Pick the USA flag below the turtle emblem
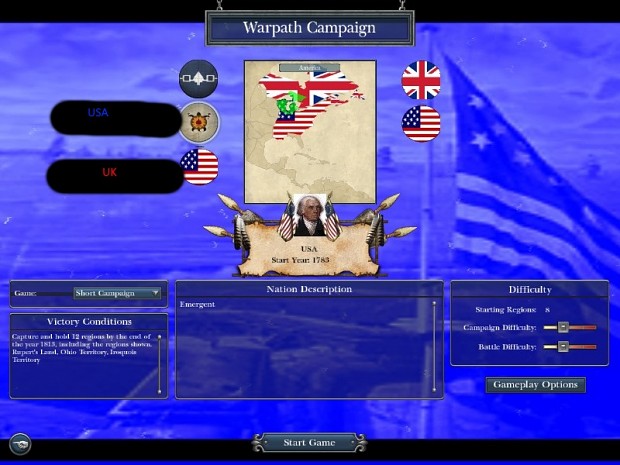The image size is (620, 465). click(x=199, y=164)
